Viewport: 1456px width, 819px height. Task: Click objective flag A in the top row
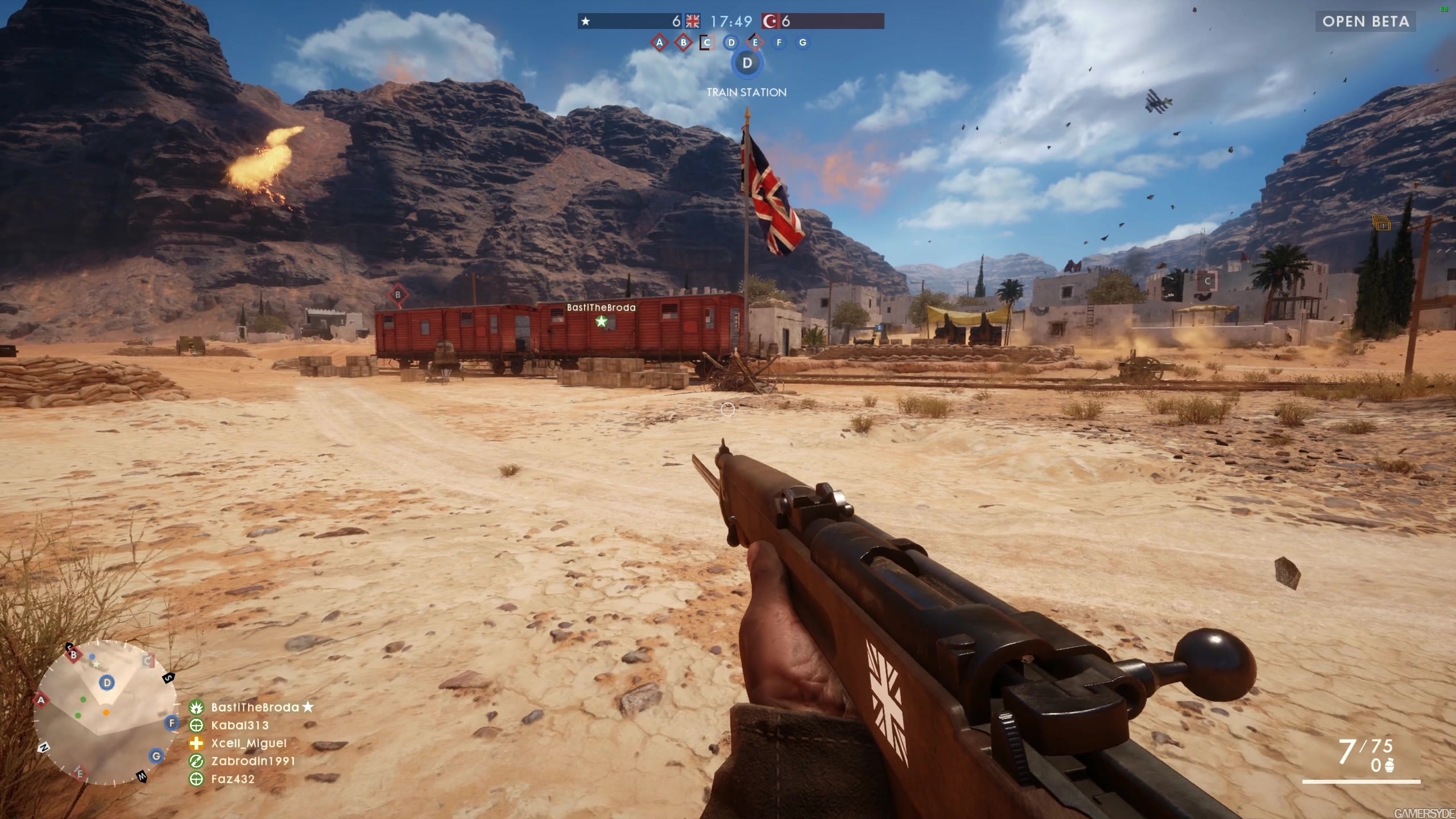pyautogui.click(x=659, y=42)
